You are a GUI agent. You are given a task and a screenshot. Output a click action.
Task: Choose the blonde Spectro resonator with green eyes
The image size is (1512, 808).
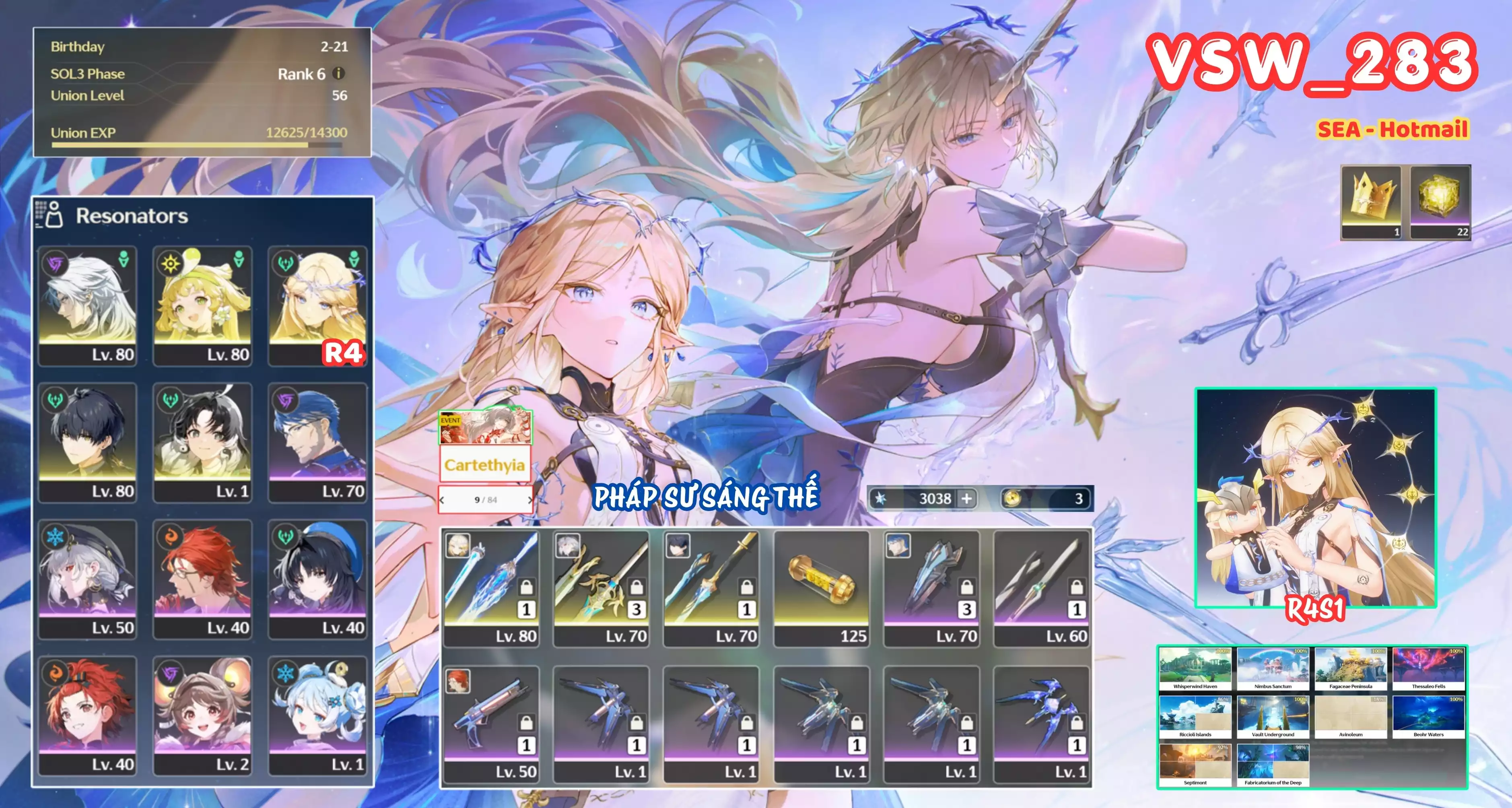coord(202,305)
